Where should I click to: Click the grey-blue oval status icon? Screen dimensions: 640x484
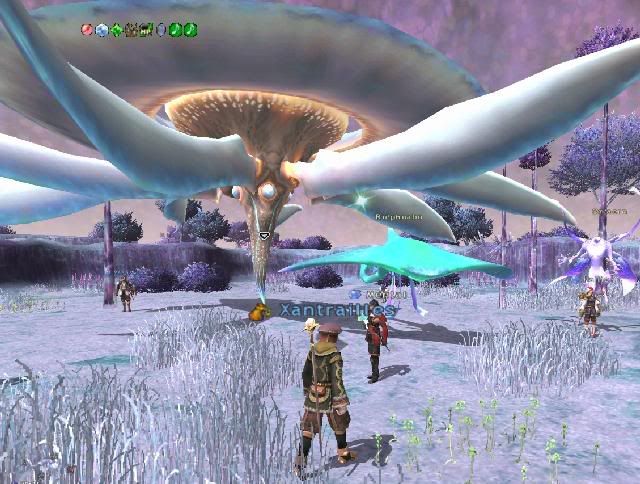coord(161,30)
